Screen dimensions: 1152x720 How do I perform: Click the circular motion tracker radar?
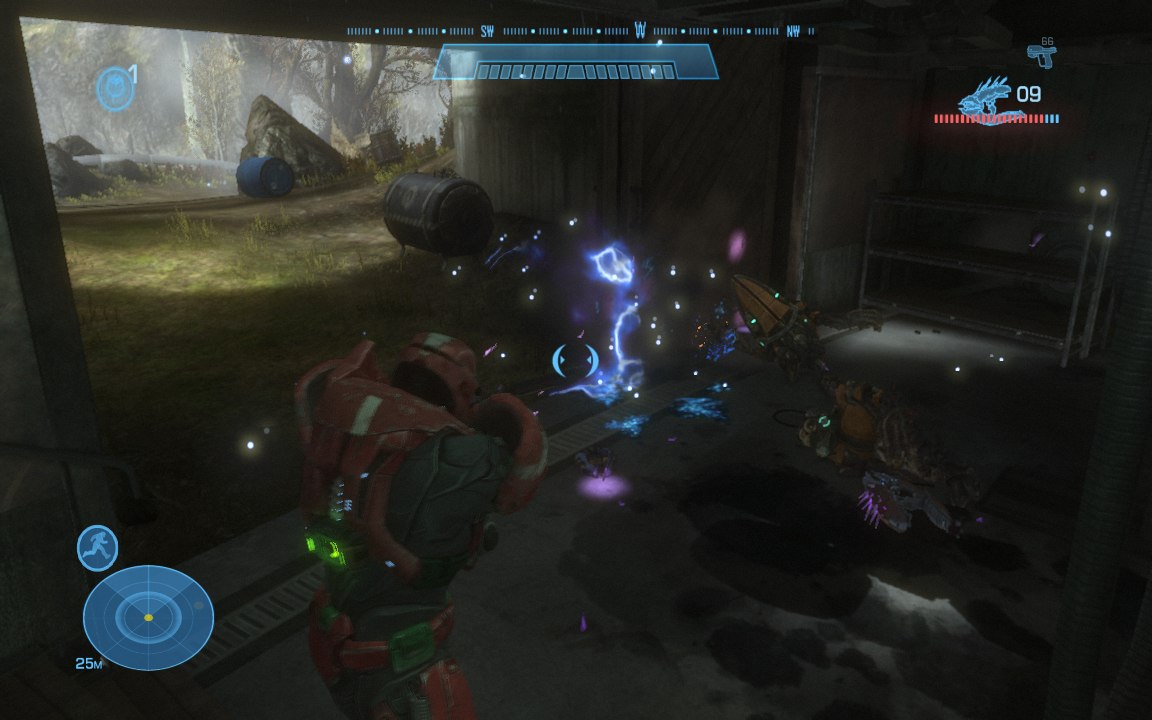(148, 616)
